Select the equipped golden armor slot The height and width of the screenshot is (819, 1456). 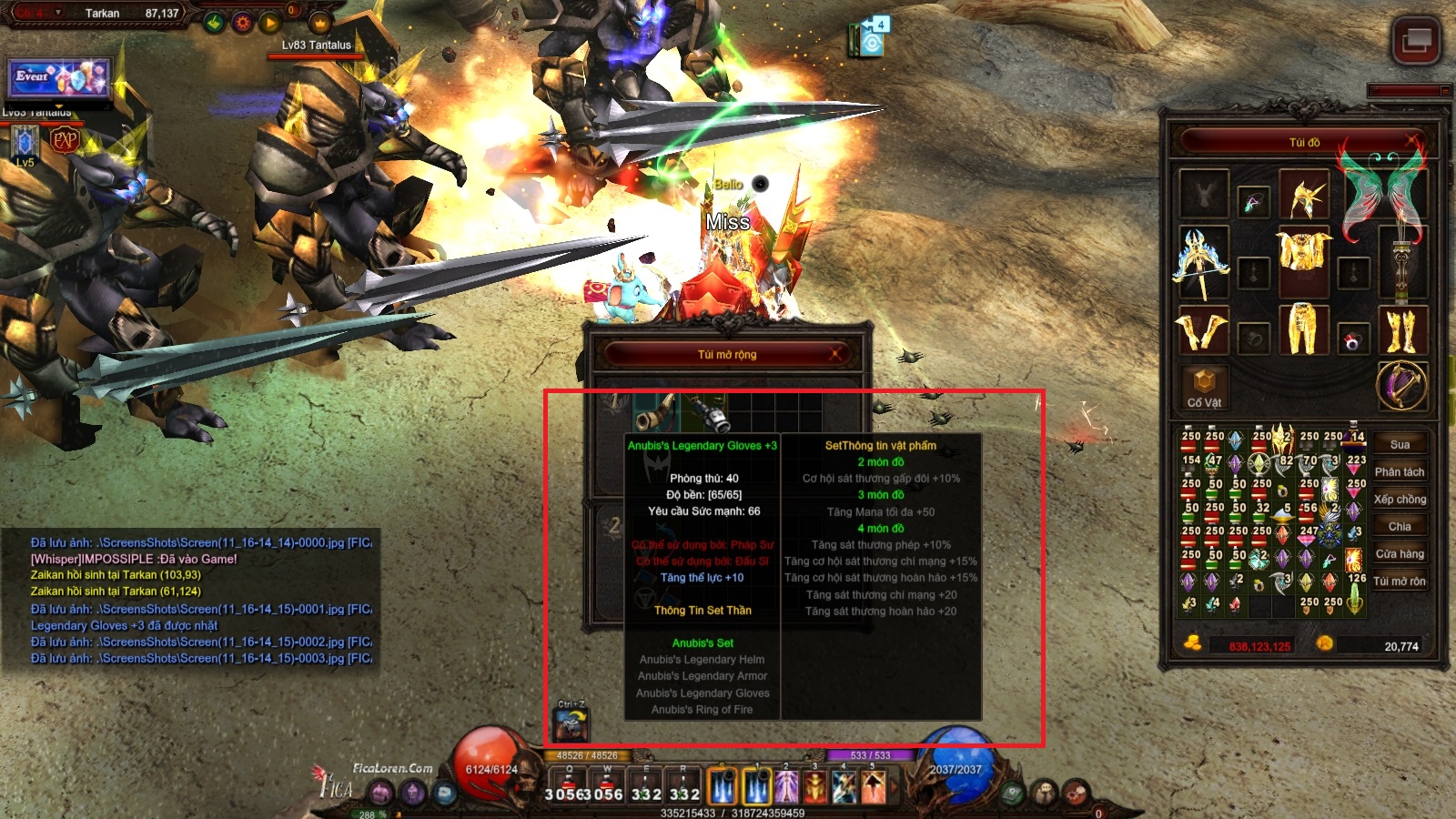1303,259
